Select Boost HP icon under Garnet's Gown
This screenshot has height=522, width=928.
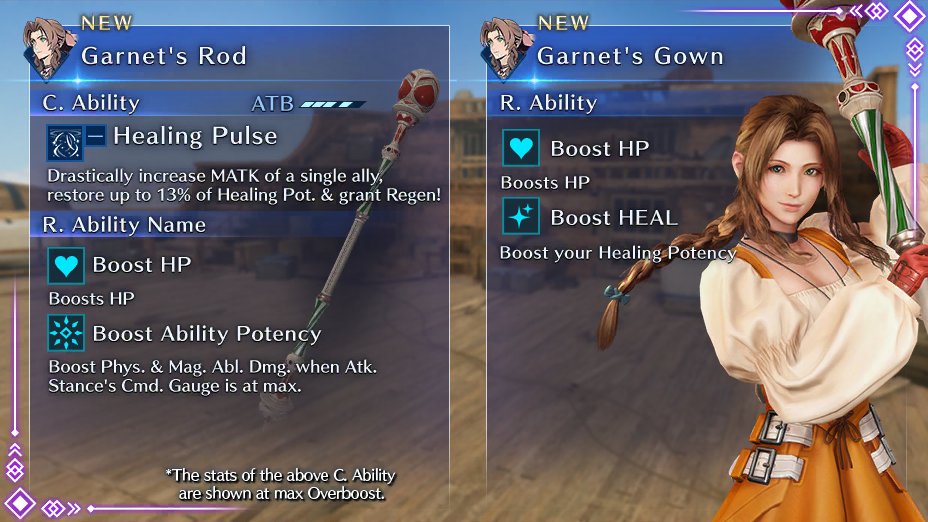click(x=521, y=149)
